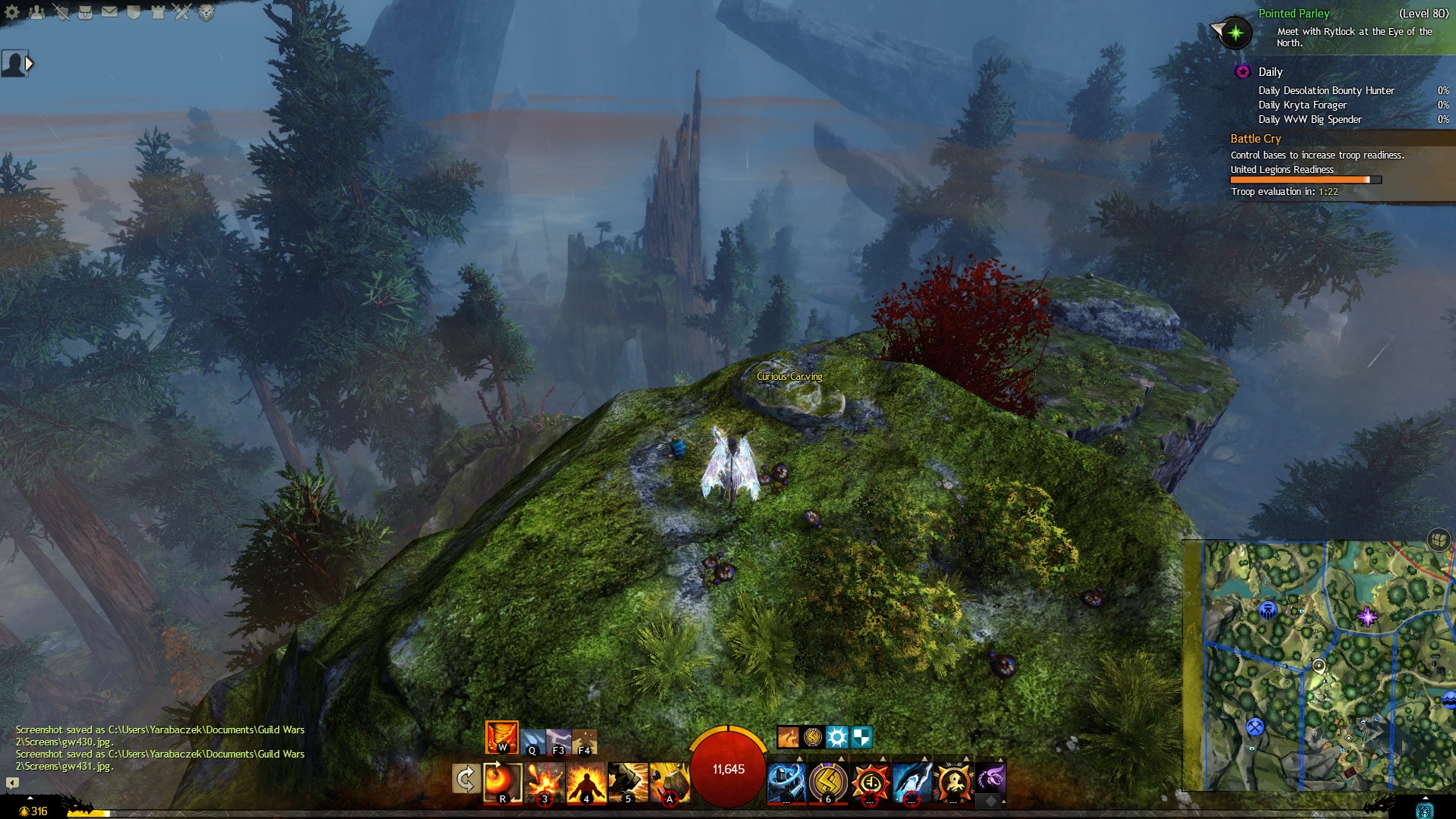The width and height of the screenshot is (1456, 819).
Task: Open the mail envelope icon
Action: [x=109, y=12]
